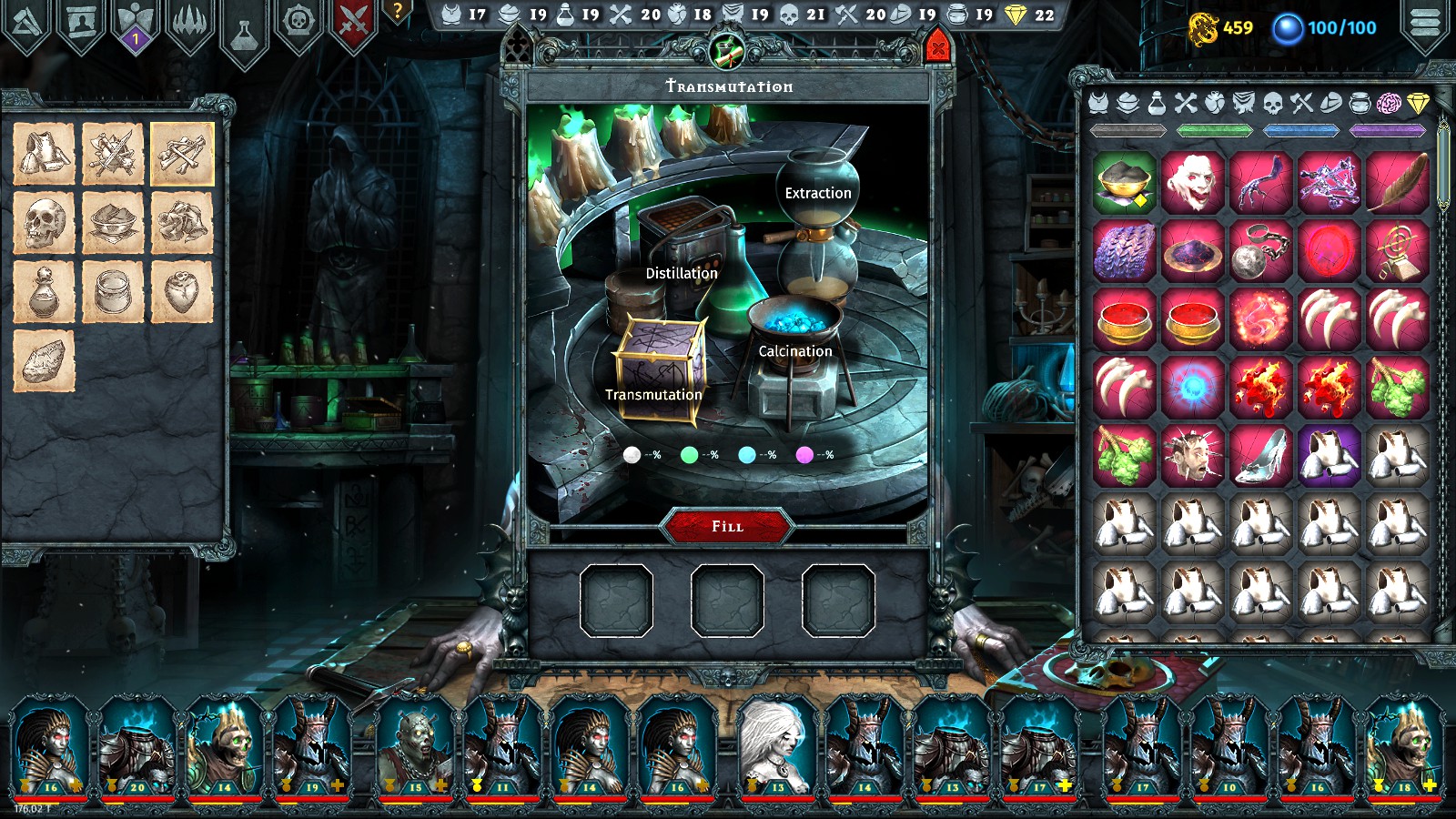This screenshot has height=819, width=1456.
Task: Switch to the Distillation station
Action: tap(682, 272)
